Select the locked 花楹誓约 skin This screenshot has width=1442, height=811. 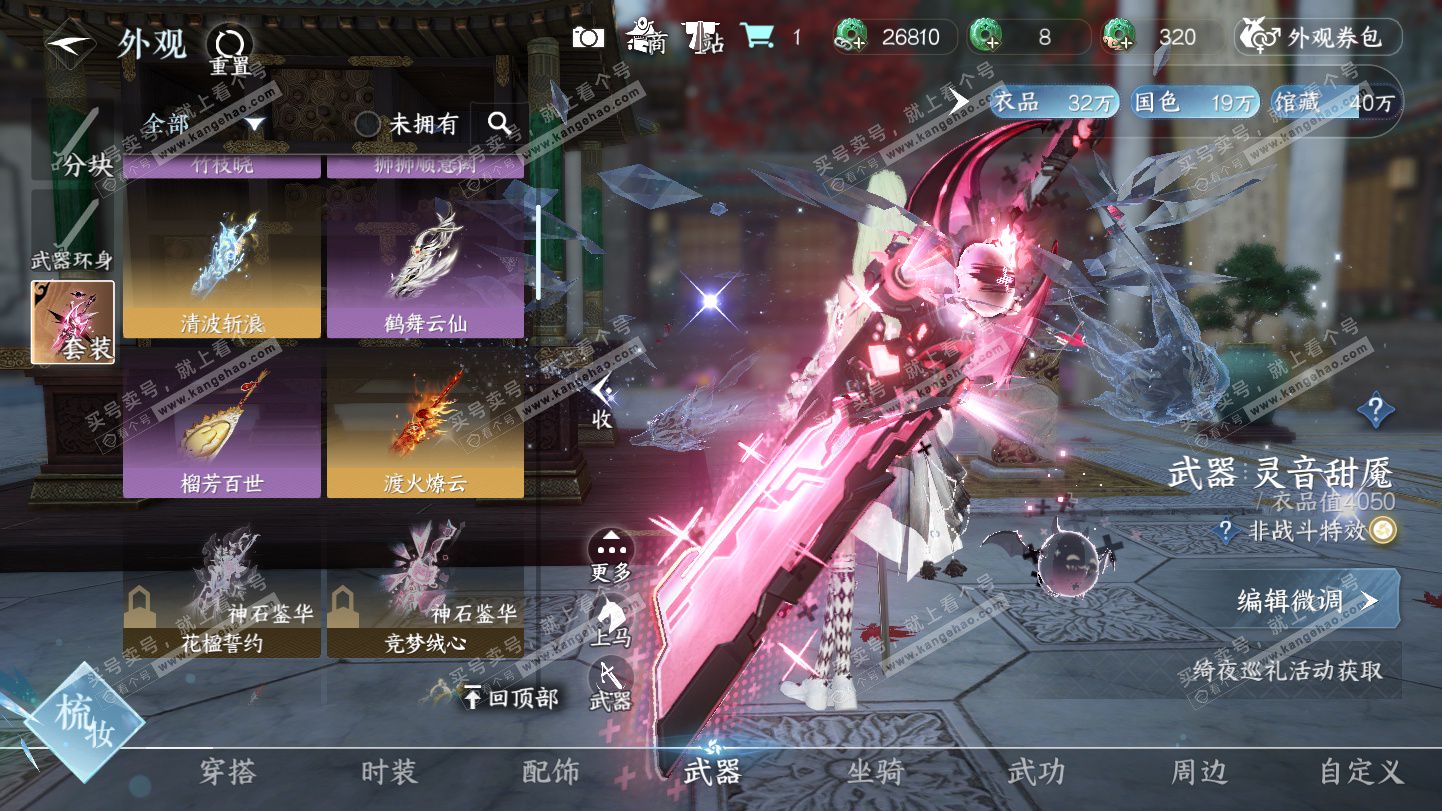pyautogui.click(x=222, y=590)
